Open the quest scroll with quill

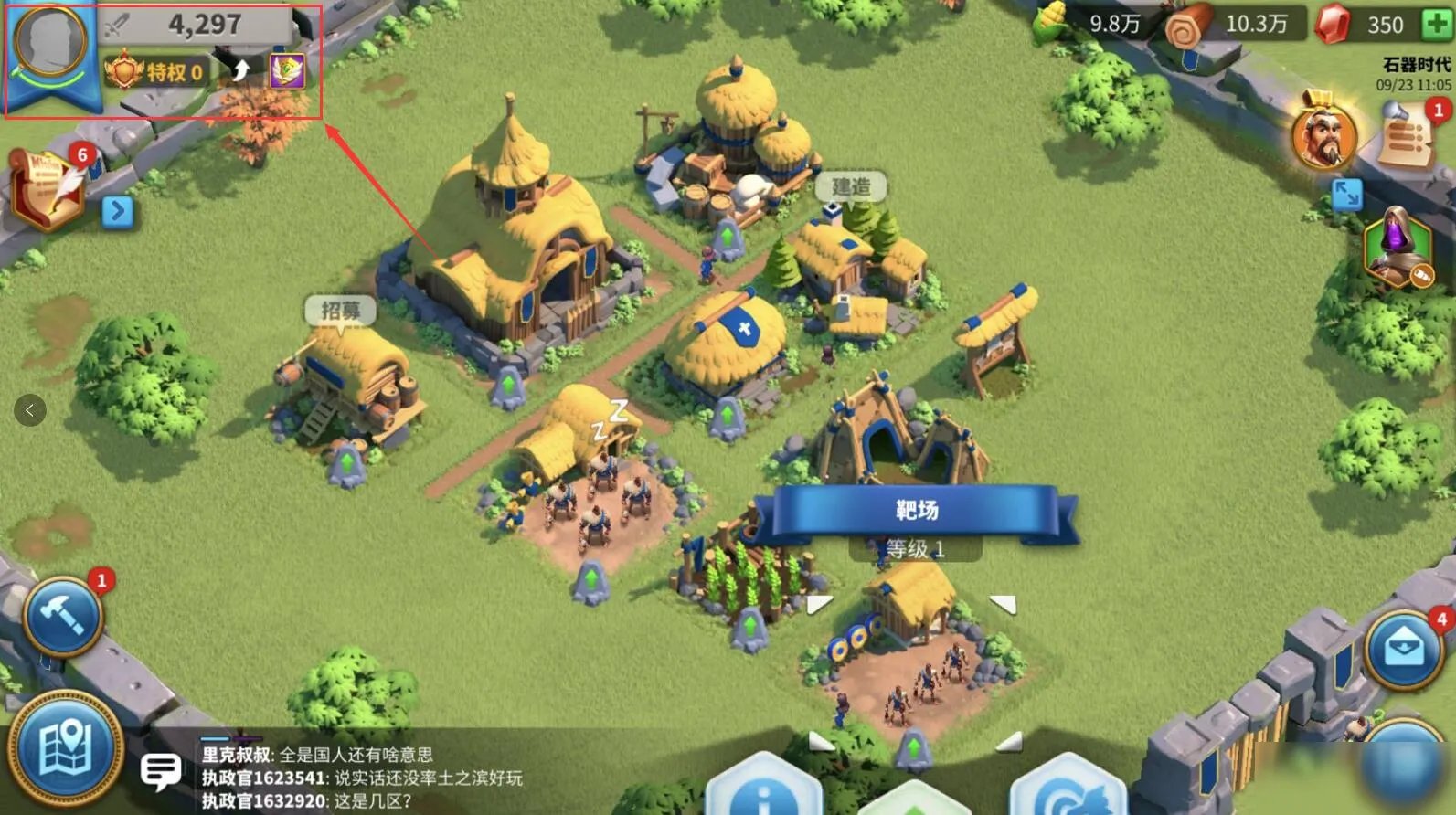tap(48, 188)
